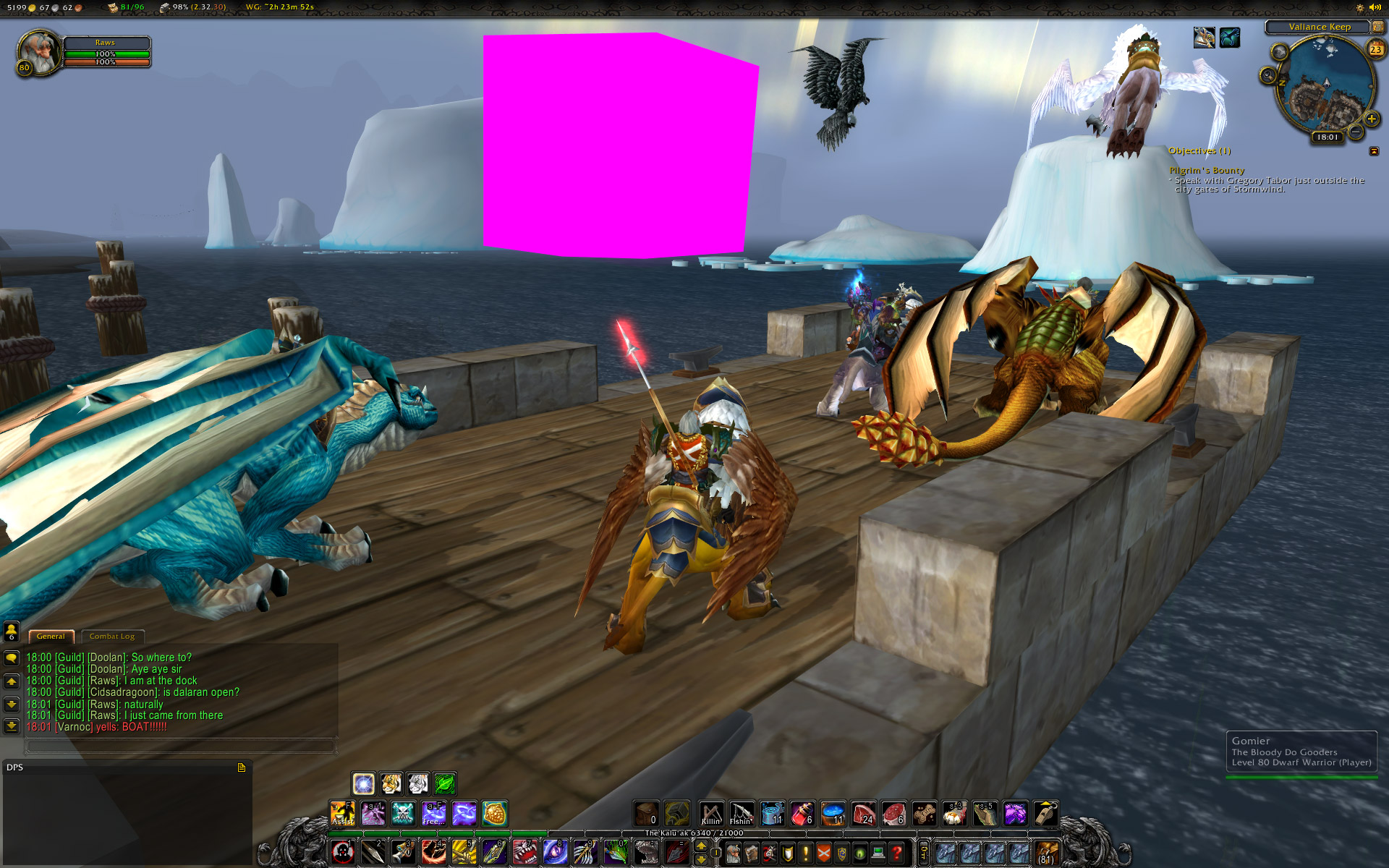Select the General chat tab
This screenshot has height=868, width=1389.
(51, 637)
